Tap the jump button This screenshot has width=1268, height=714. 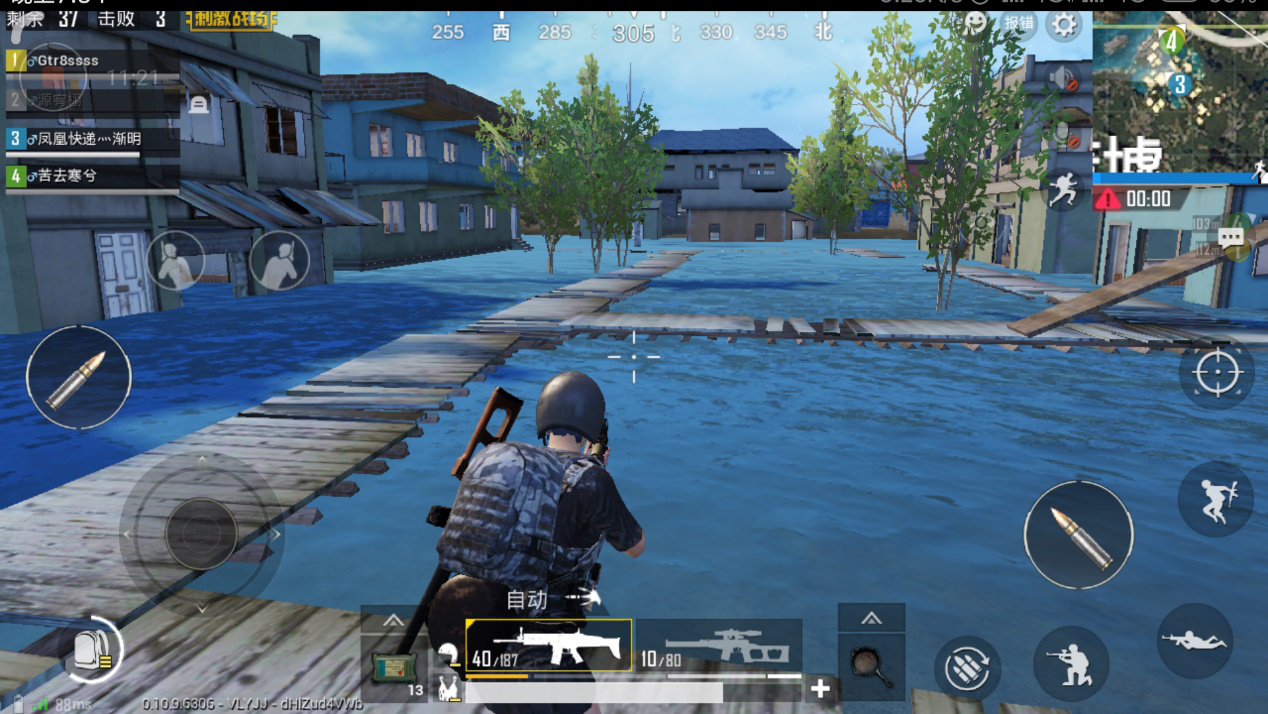coord(1216,499)
